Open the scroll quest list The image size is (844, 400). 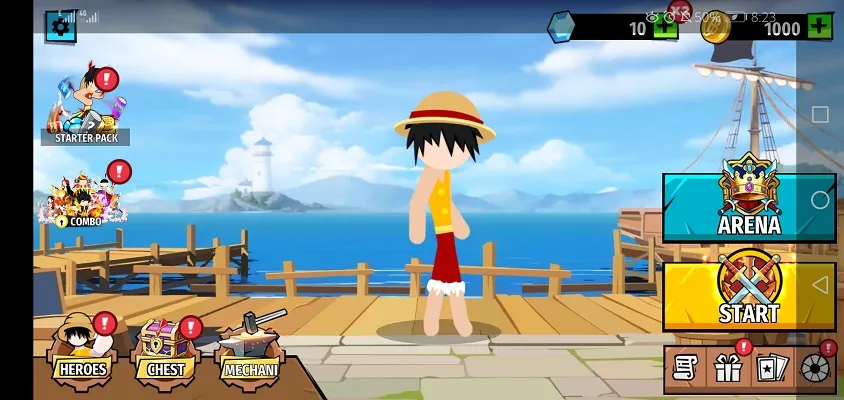[x=684, y=369]
